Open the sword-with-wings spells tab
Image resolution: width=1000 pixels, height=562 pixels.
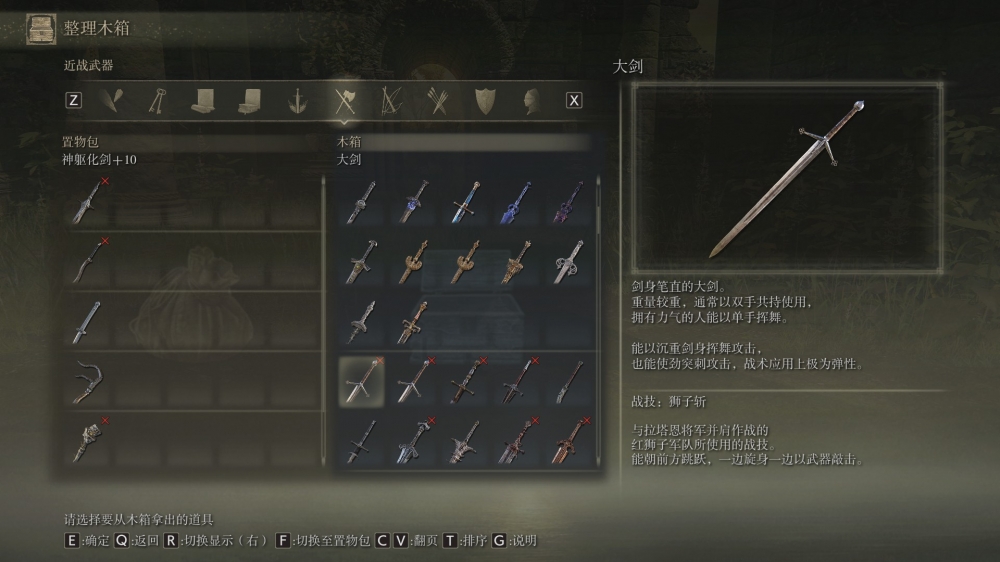click(297, 100)
